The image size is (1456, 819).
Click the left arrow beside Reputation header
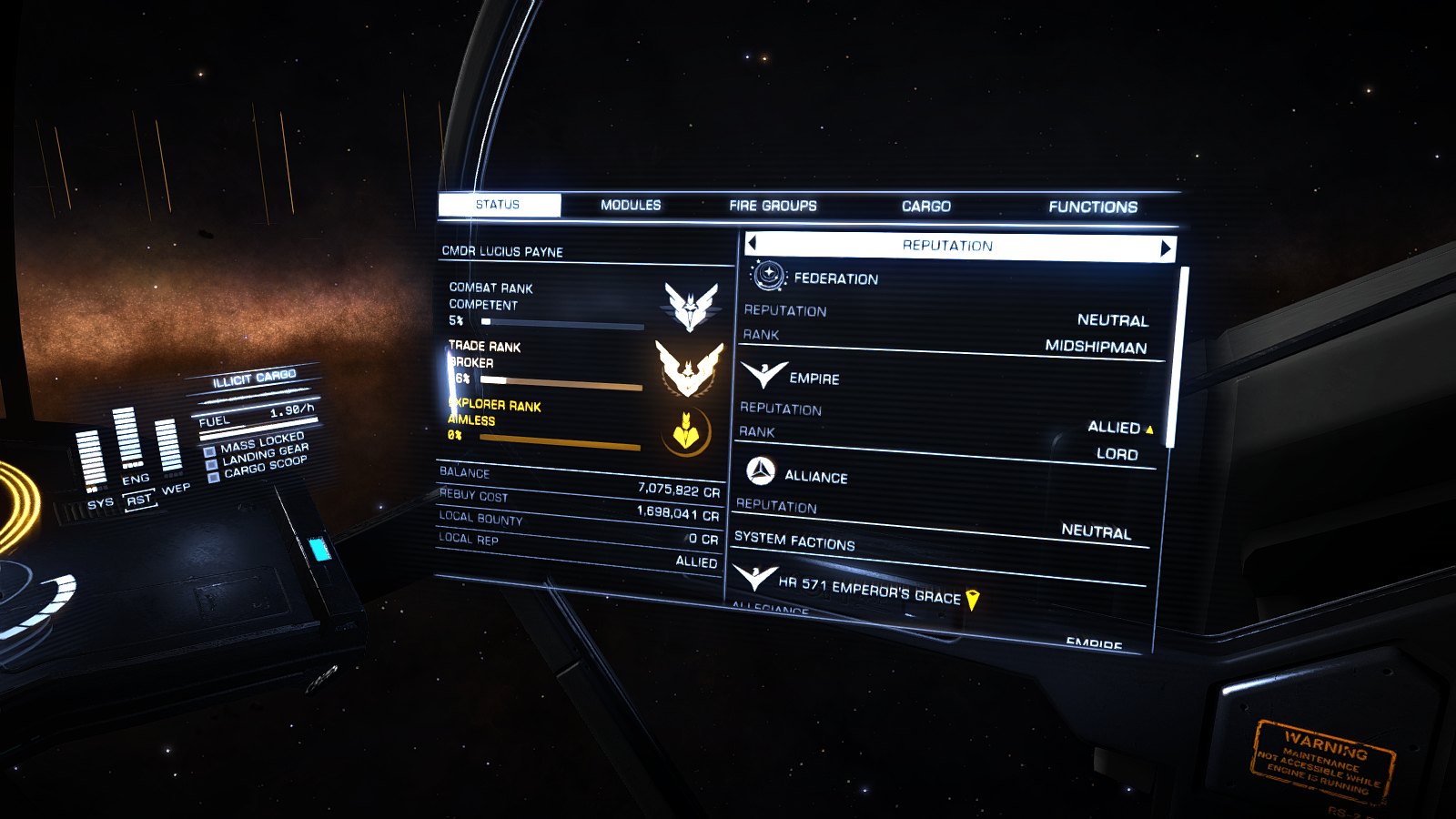(x=753, y=243)
